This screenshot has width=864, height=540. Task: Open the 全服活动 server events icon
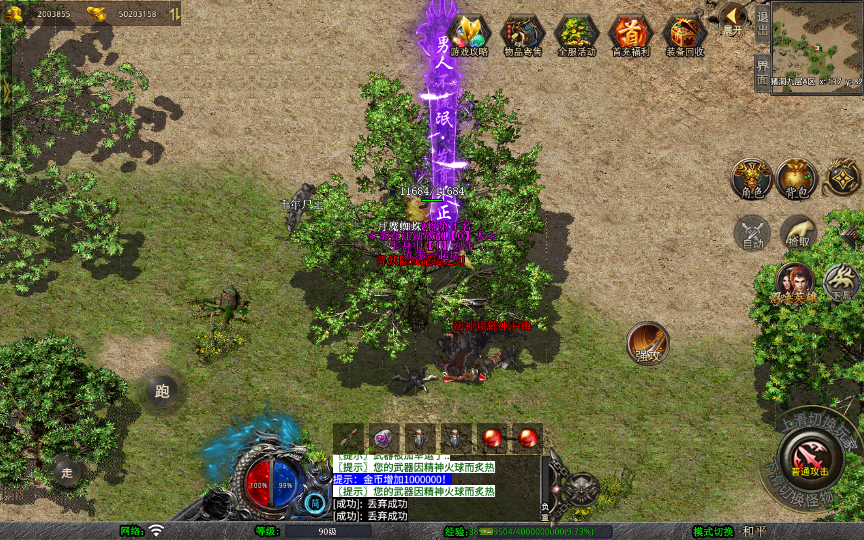[x=576, y=36]
